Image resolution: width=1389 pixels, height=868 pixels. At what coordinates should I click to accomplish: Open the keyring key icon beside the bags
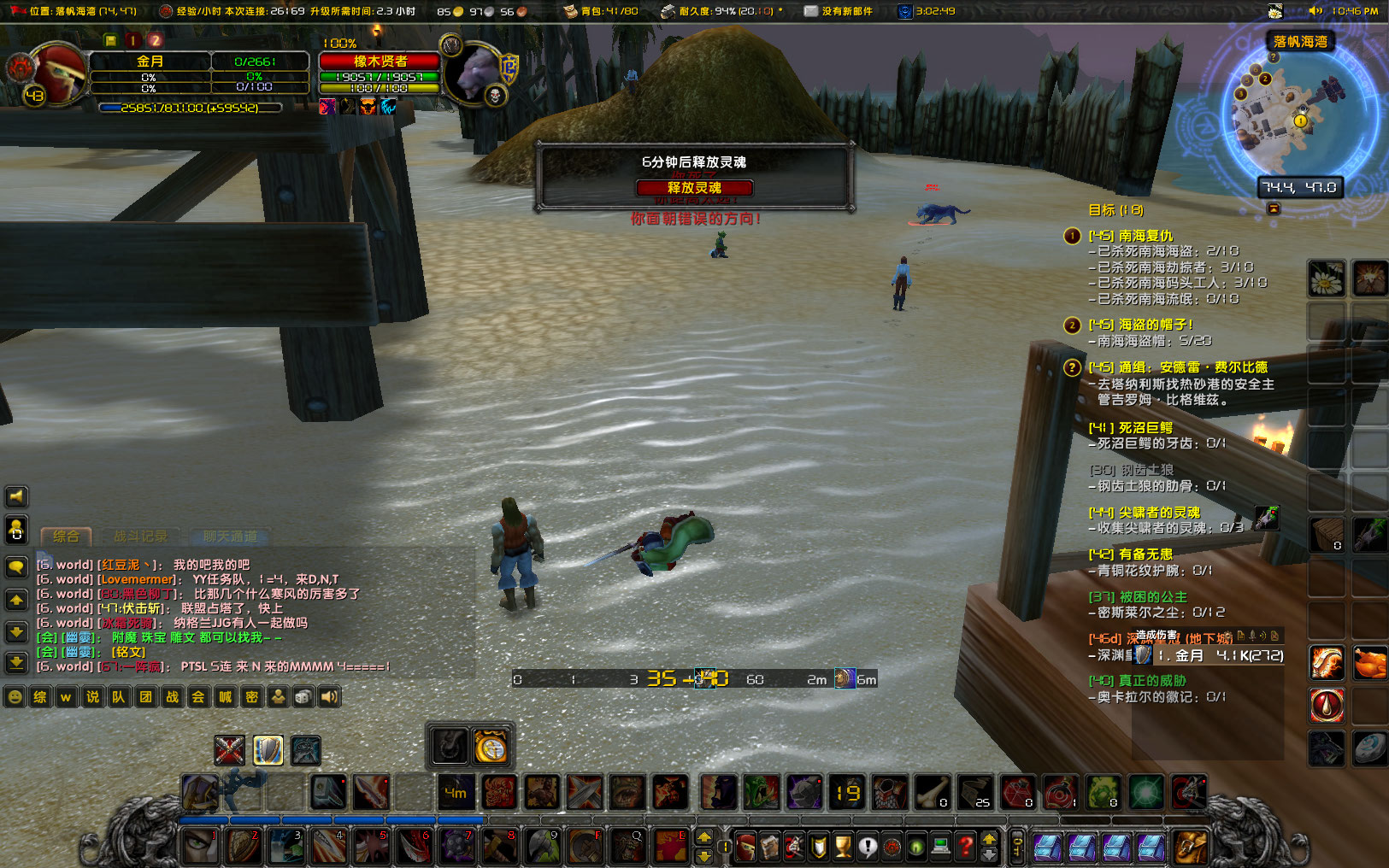pyautogui.click(x=1017, y=847)
